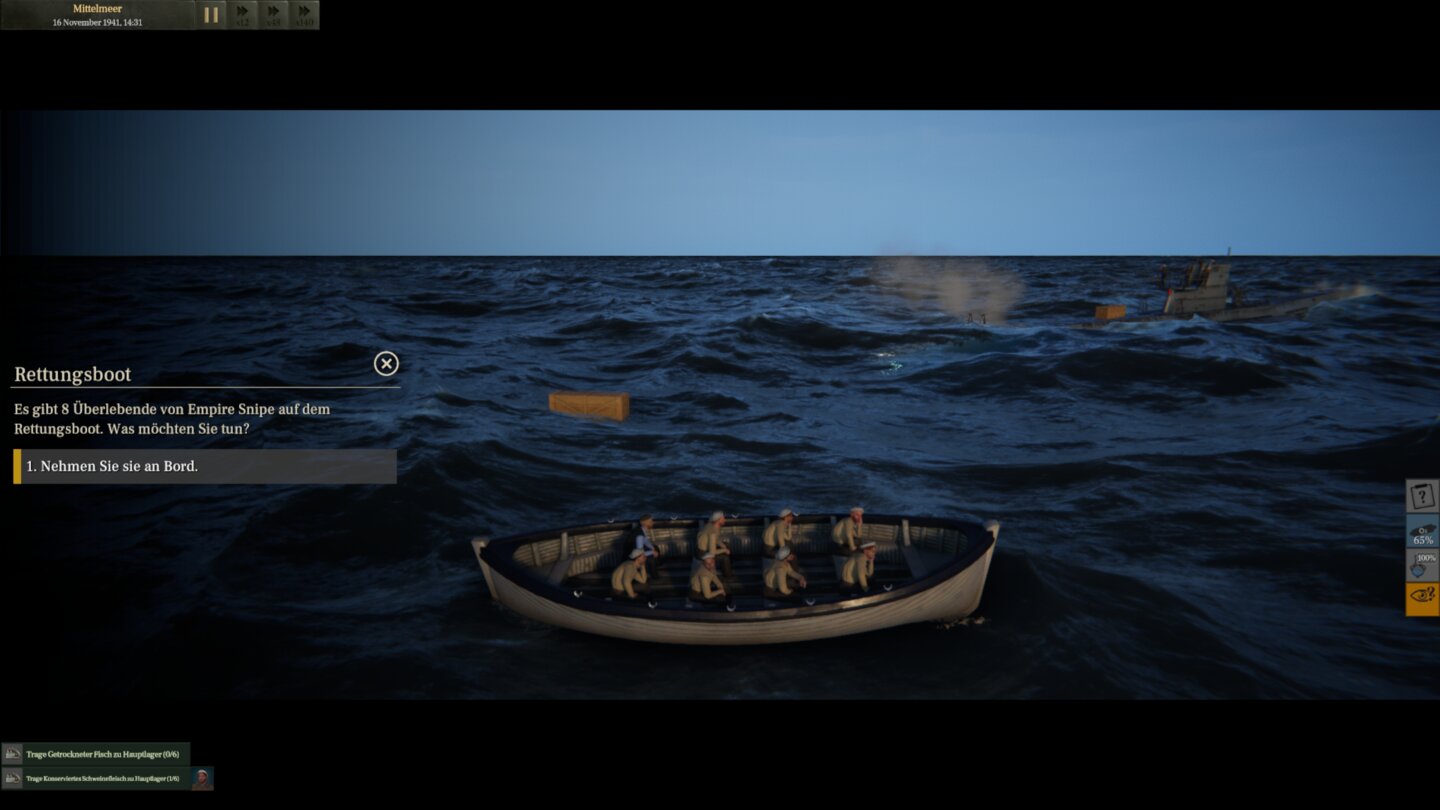Click the Mittelmeer location header
The width and height of the screenshot is (1440, 810).
point(95,8)
